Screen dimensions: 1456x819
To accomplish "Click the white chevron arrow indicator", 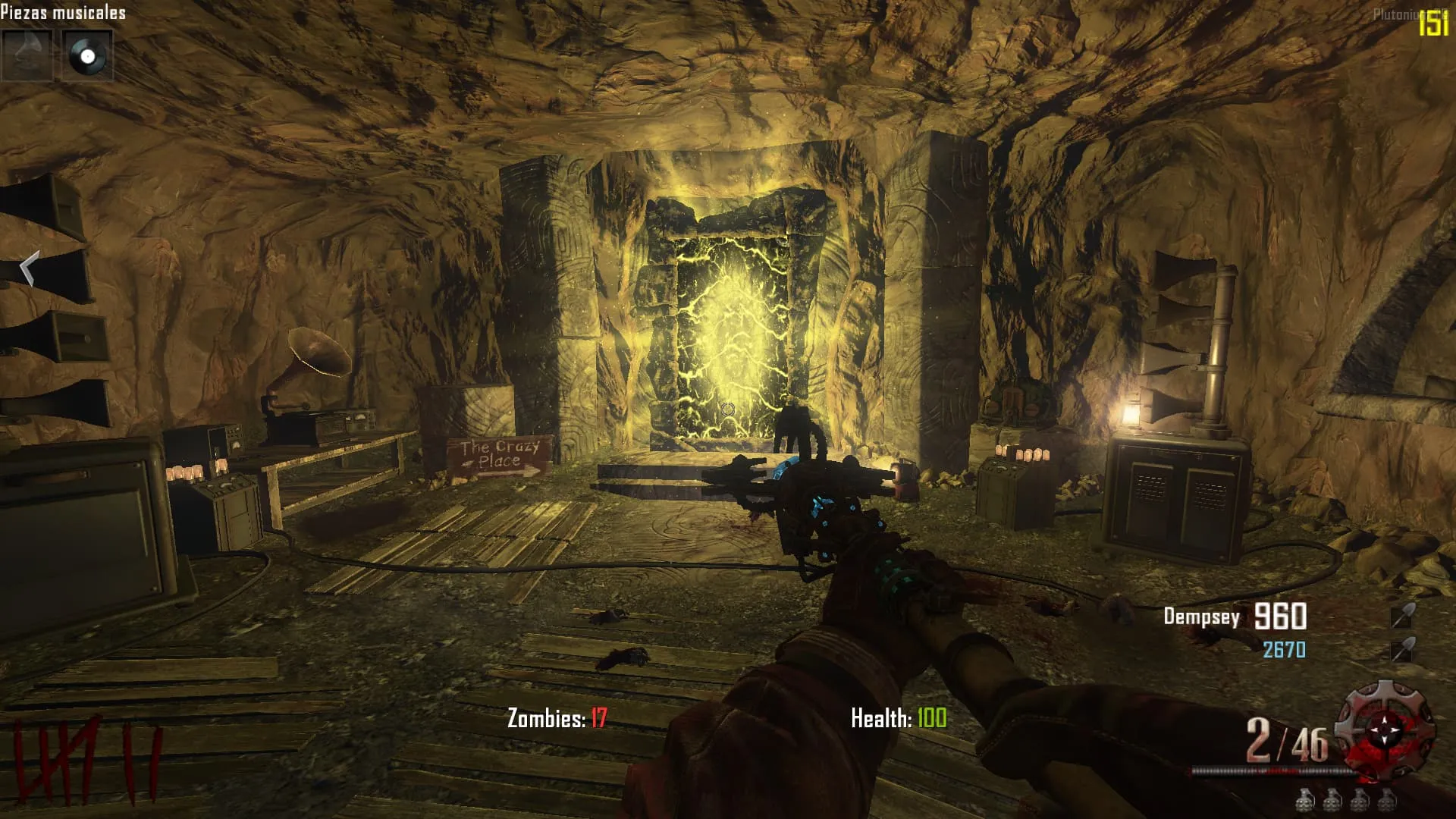I will [x=29, y=268].
